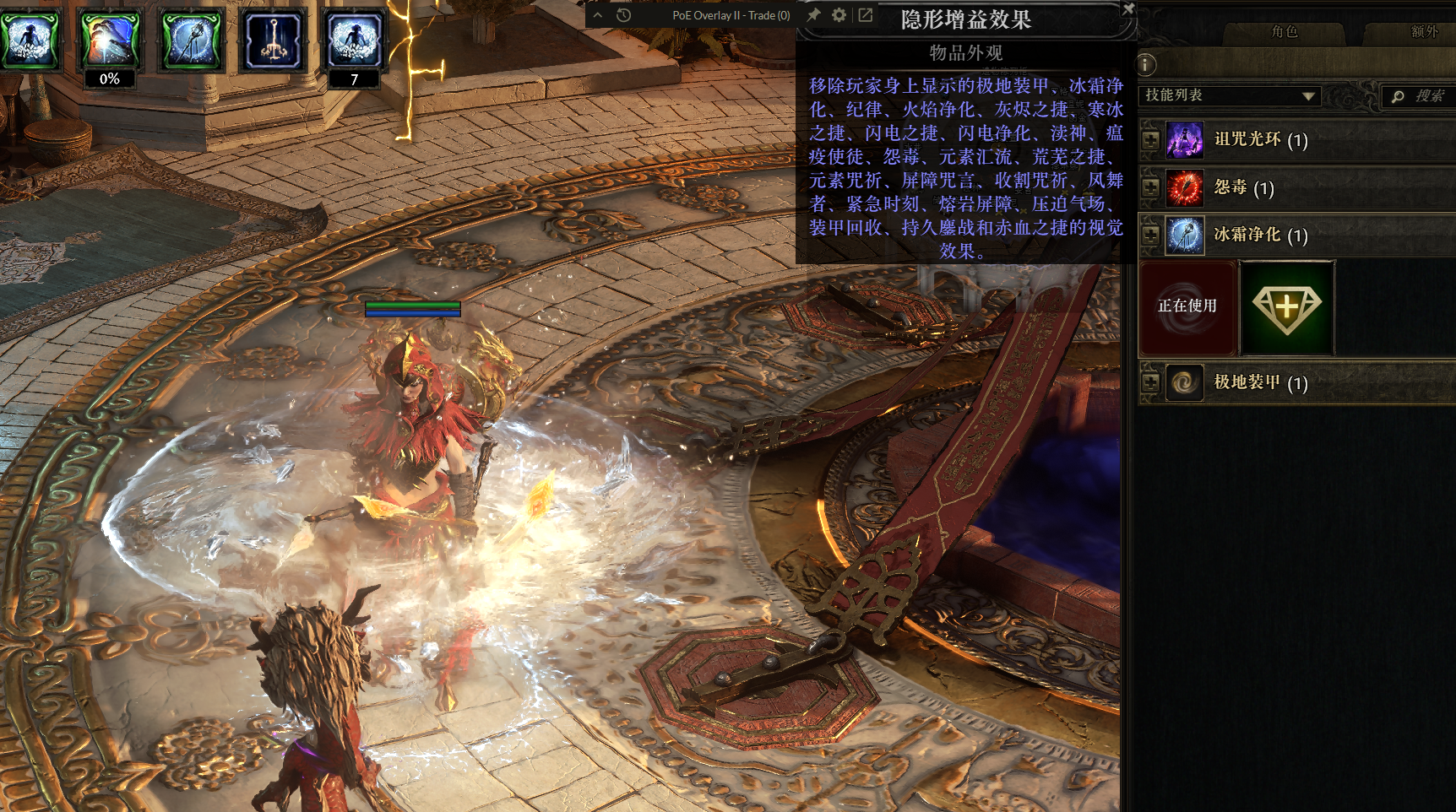Image resolution: width=1456 pixels, height=812 pixels.
Task: Click the 搜索 search field
Action: point(1421,96)
